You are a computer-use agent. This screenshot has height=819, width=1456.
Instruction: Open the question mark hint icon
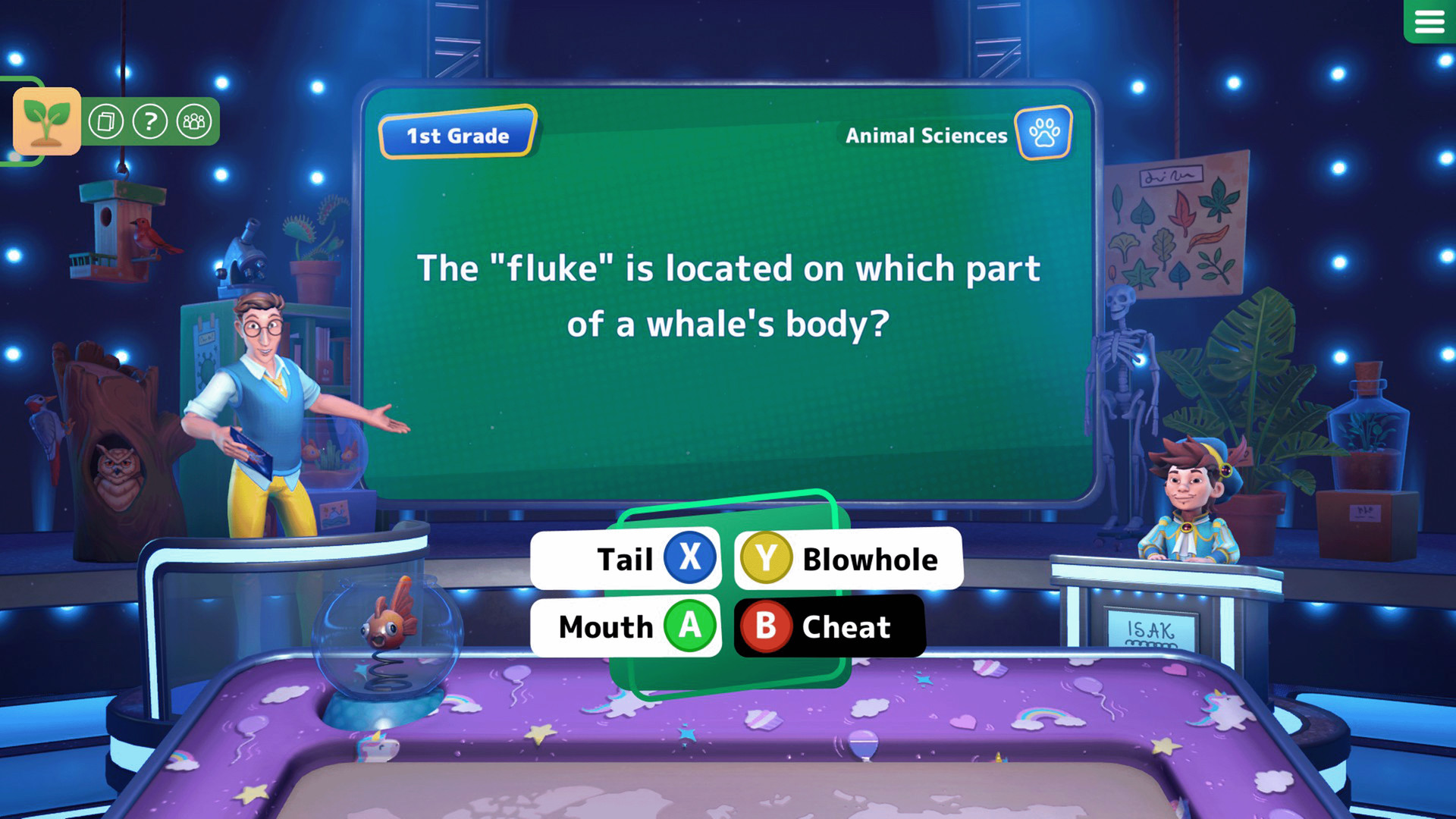(x=150, y=120)
